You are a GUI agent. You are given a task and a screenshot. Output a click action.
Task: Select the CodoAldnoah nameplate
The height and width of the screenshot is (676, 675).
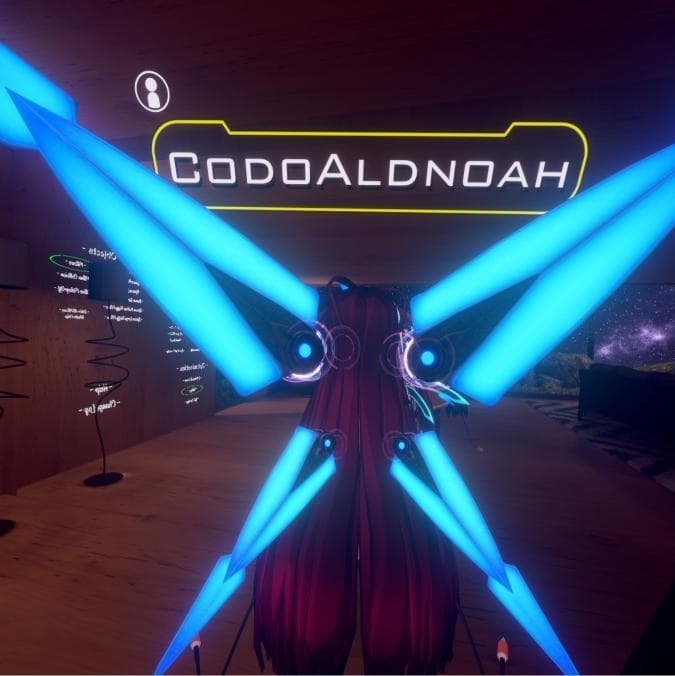pos(368,169)
